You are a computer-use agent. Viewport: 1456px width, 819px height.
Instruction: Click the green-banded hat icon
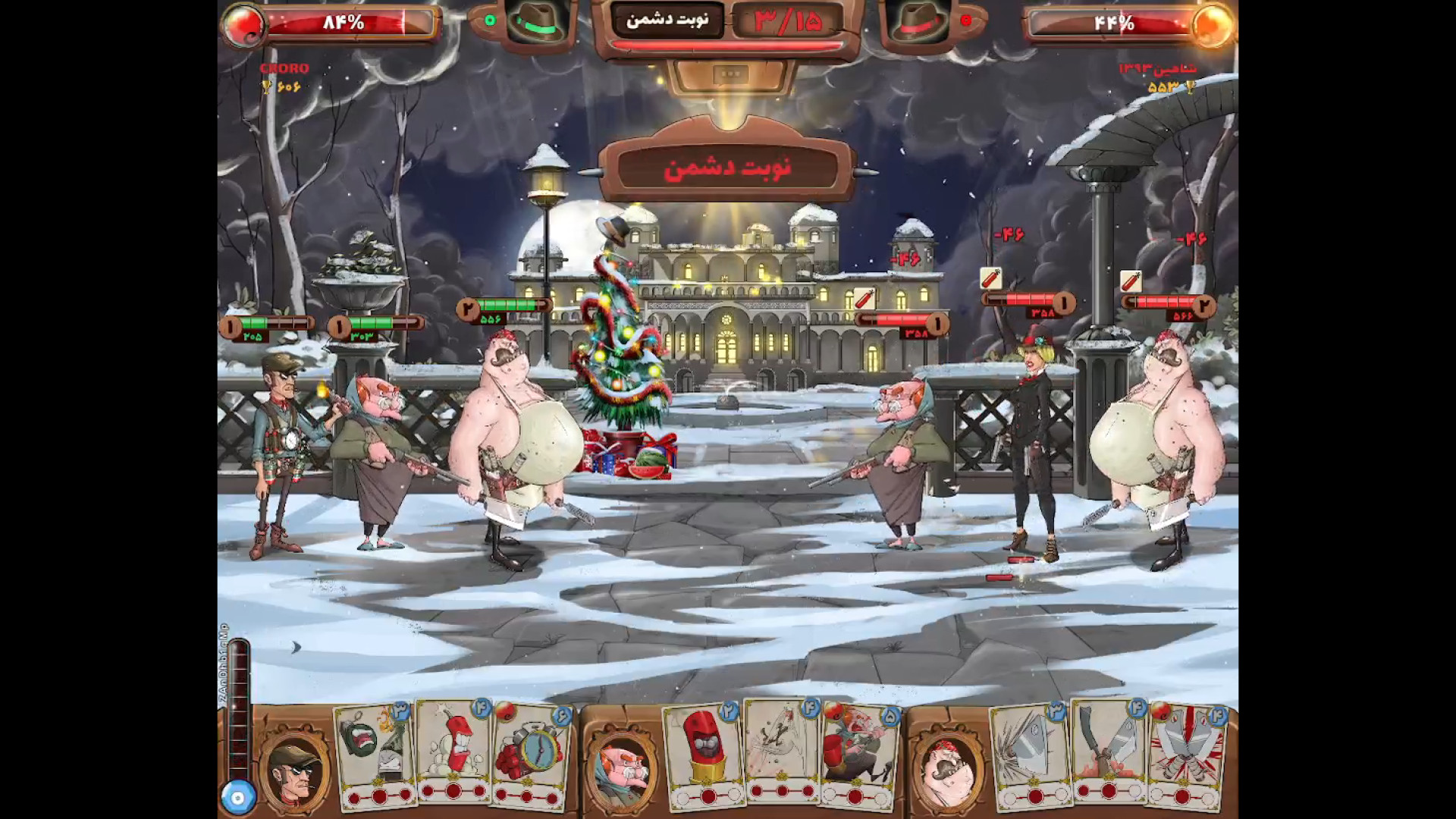click(x=537, y=23)
